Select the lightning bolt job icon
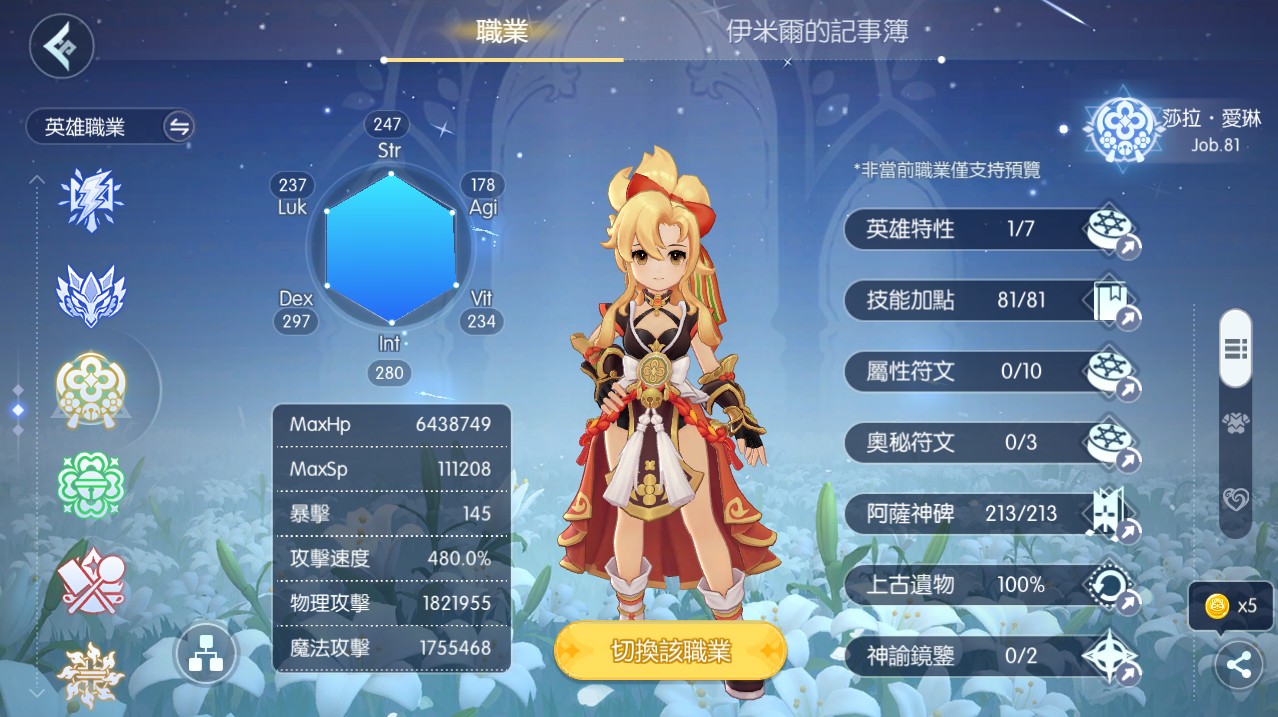Screen dimensions: 1278x717 91,199
